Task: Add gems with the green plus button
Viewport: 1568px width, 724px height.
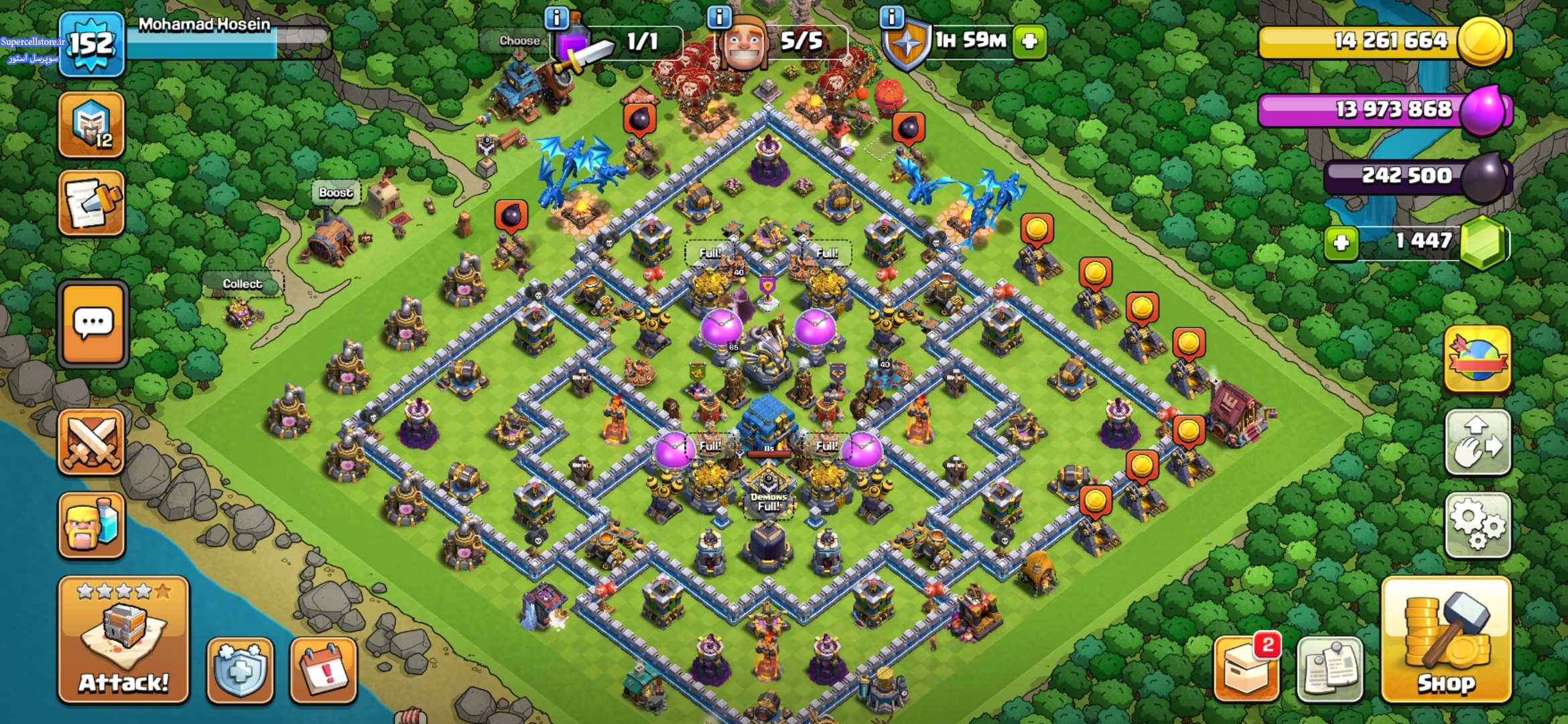Action: [x=1341, y=243]
